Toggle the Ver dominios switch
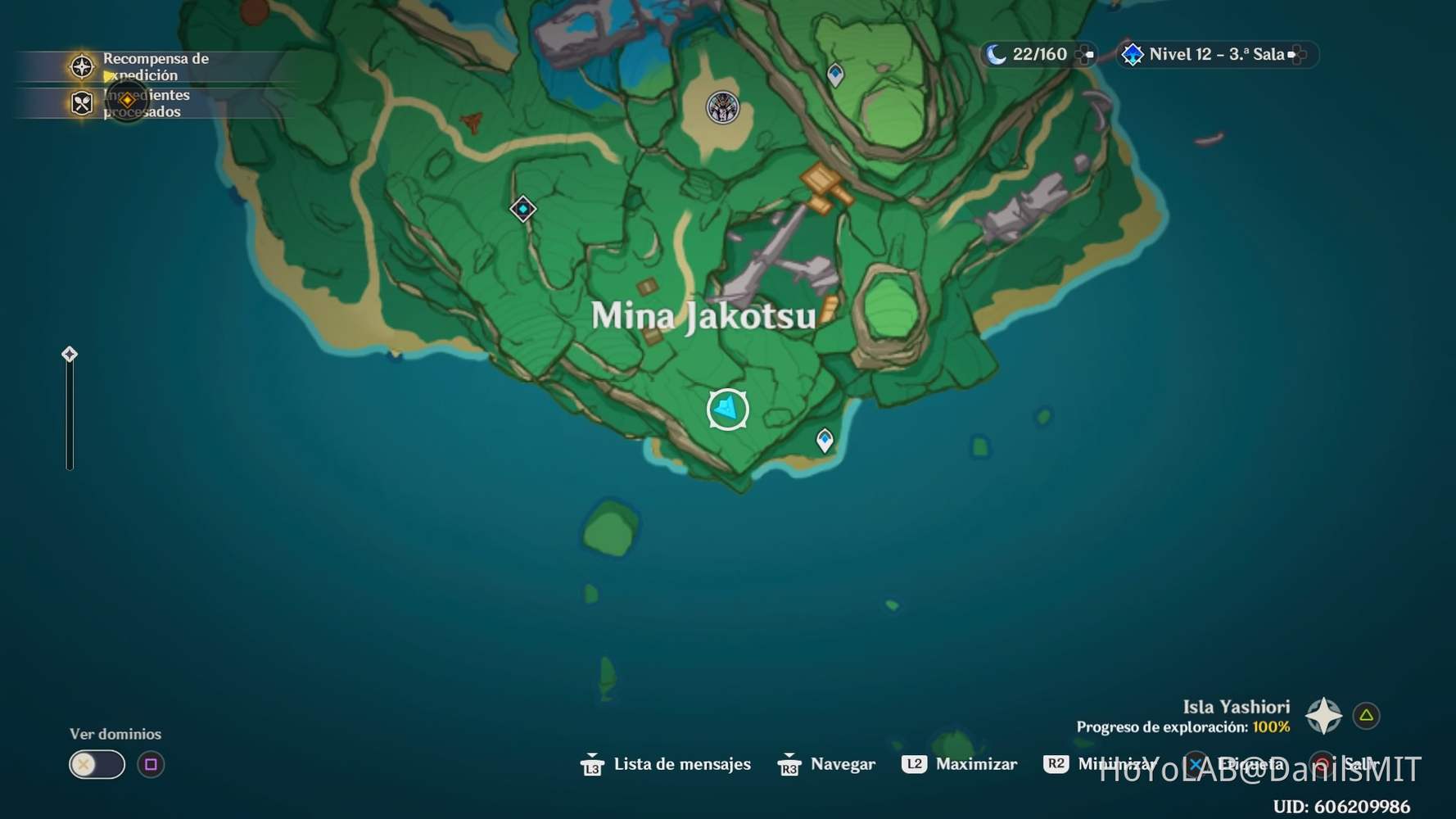The height and width of the screenshot is (819, 1456). pos(97,764)
